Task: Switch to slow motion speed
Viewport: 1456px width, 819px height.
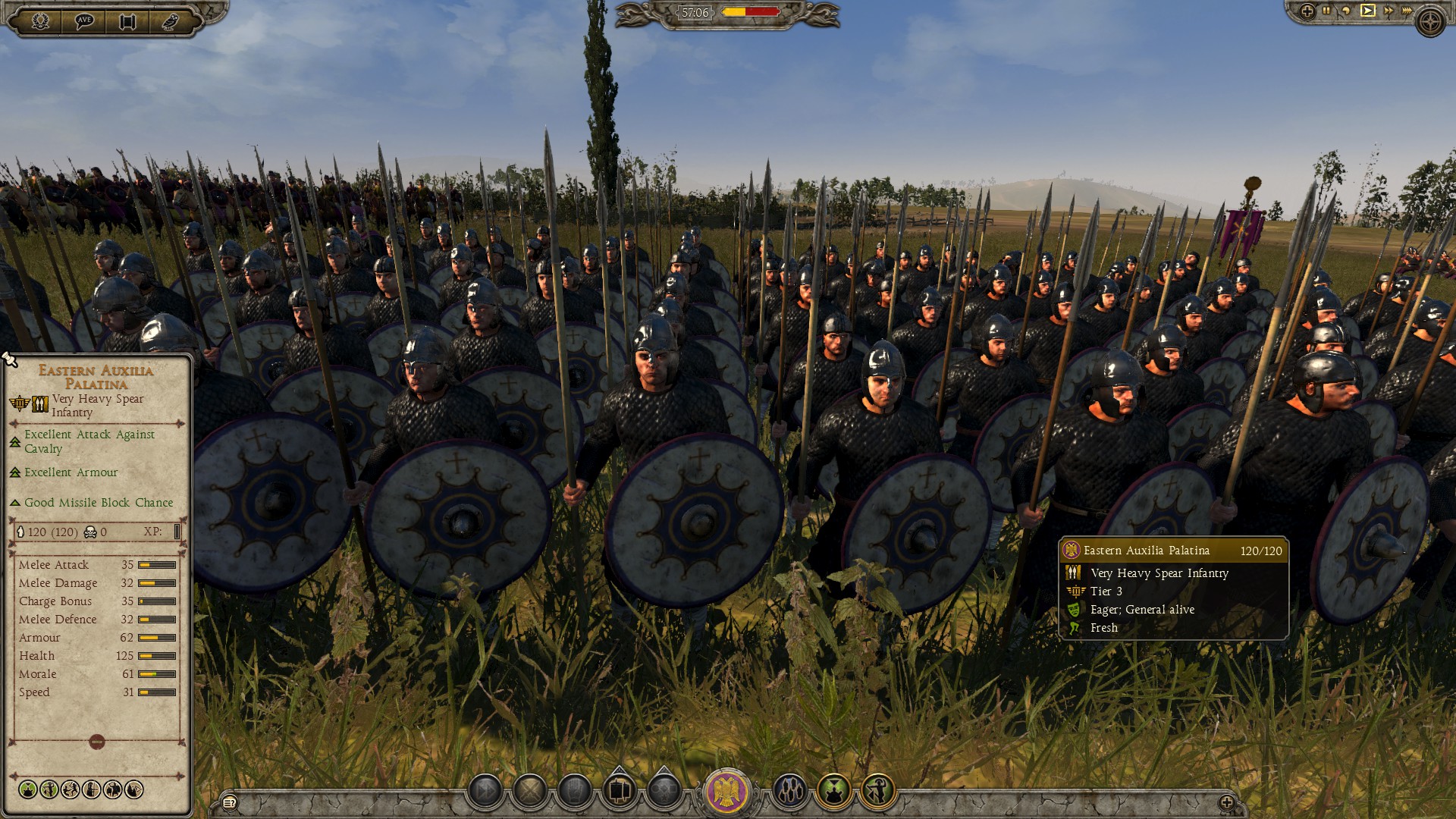Action: click(1347, 11)
